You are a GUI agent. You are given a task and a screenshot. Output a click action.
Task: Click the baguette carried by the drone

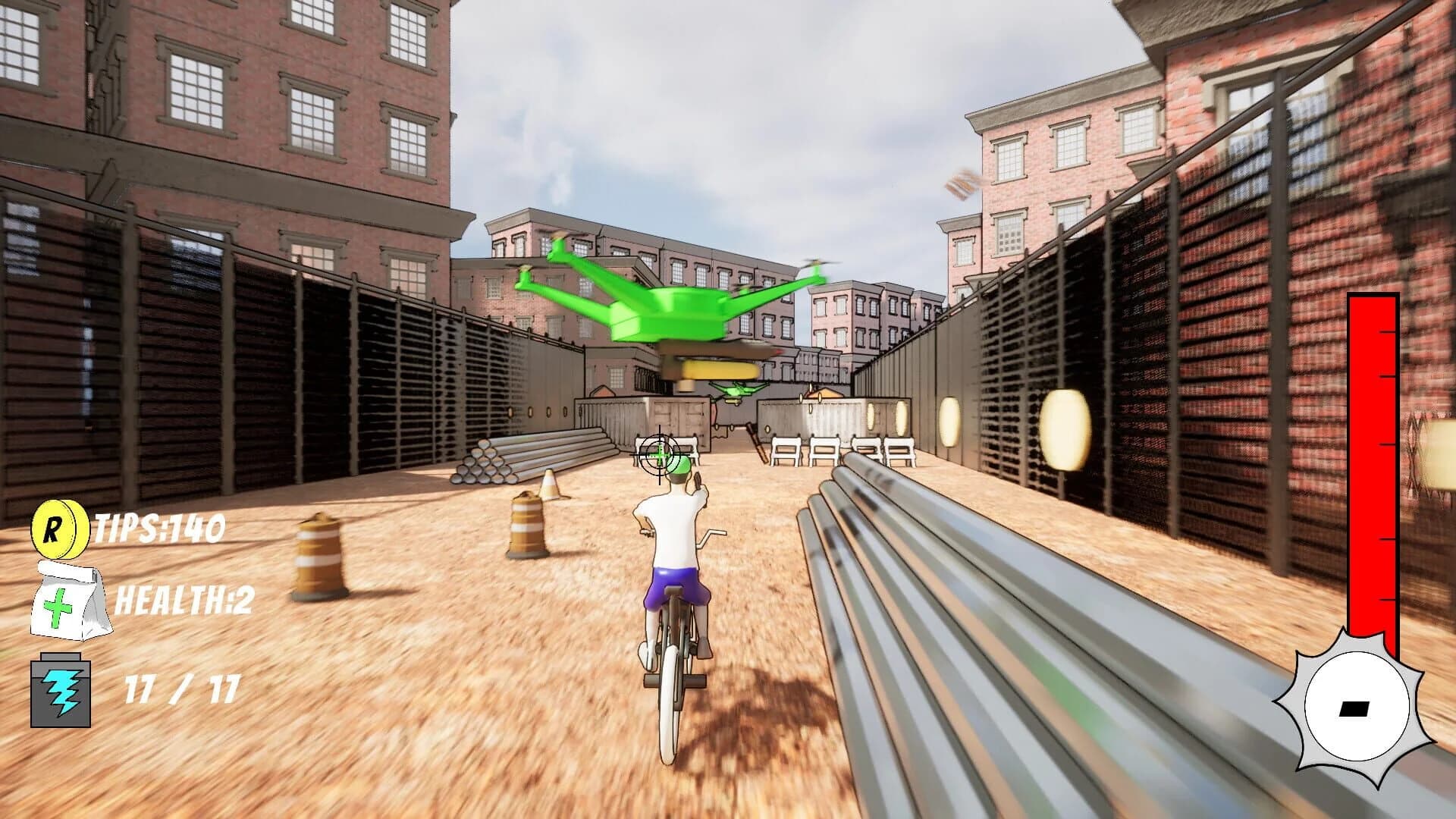click(720, 369)
